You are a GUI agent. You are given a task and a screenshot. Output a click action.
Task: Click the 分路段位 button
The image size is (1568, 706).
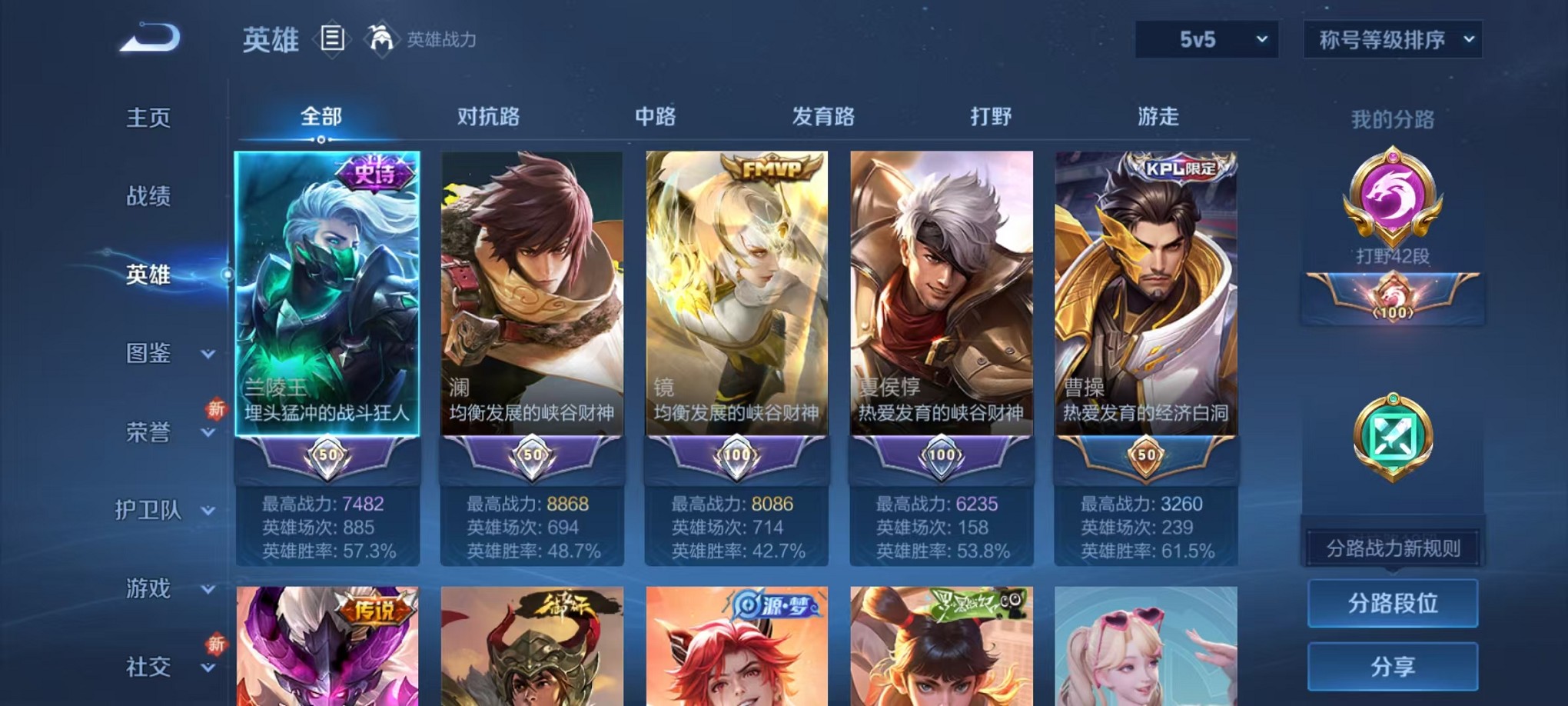click(x=1391, y=604)
